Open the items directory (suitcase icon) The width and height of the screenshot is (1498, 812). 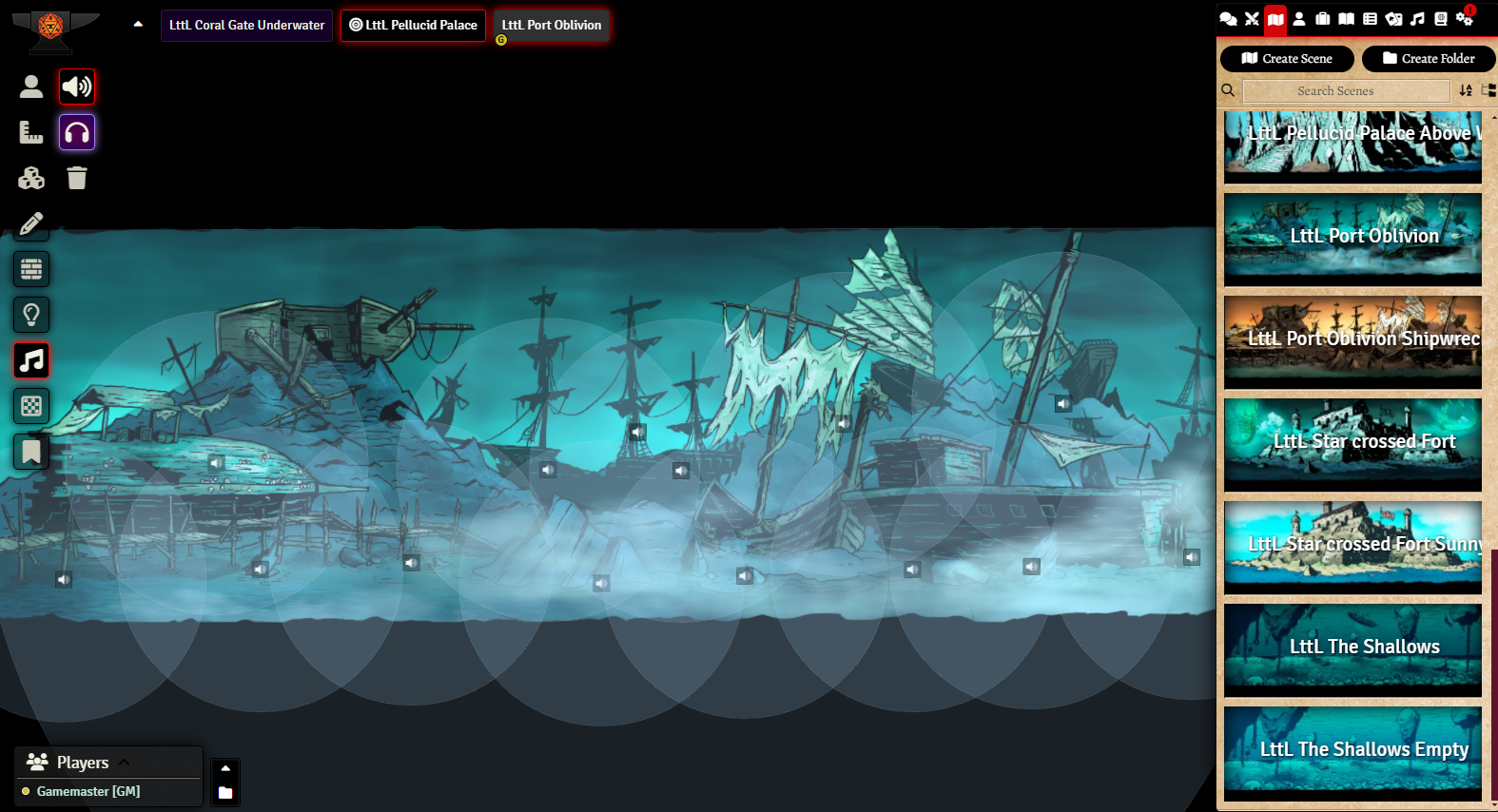click(1323, 19)
